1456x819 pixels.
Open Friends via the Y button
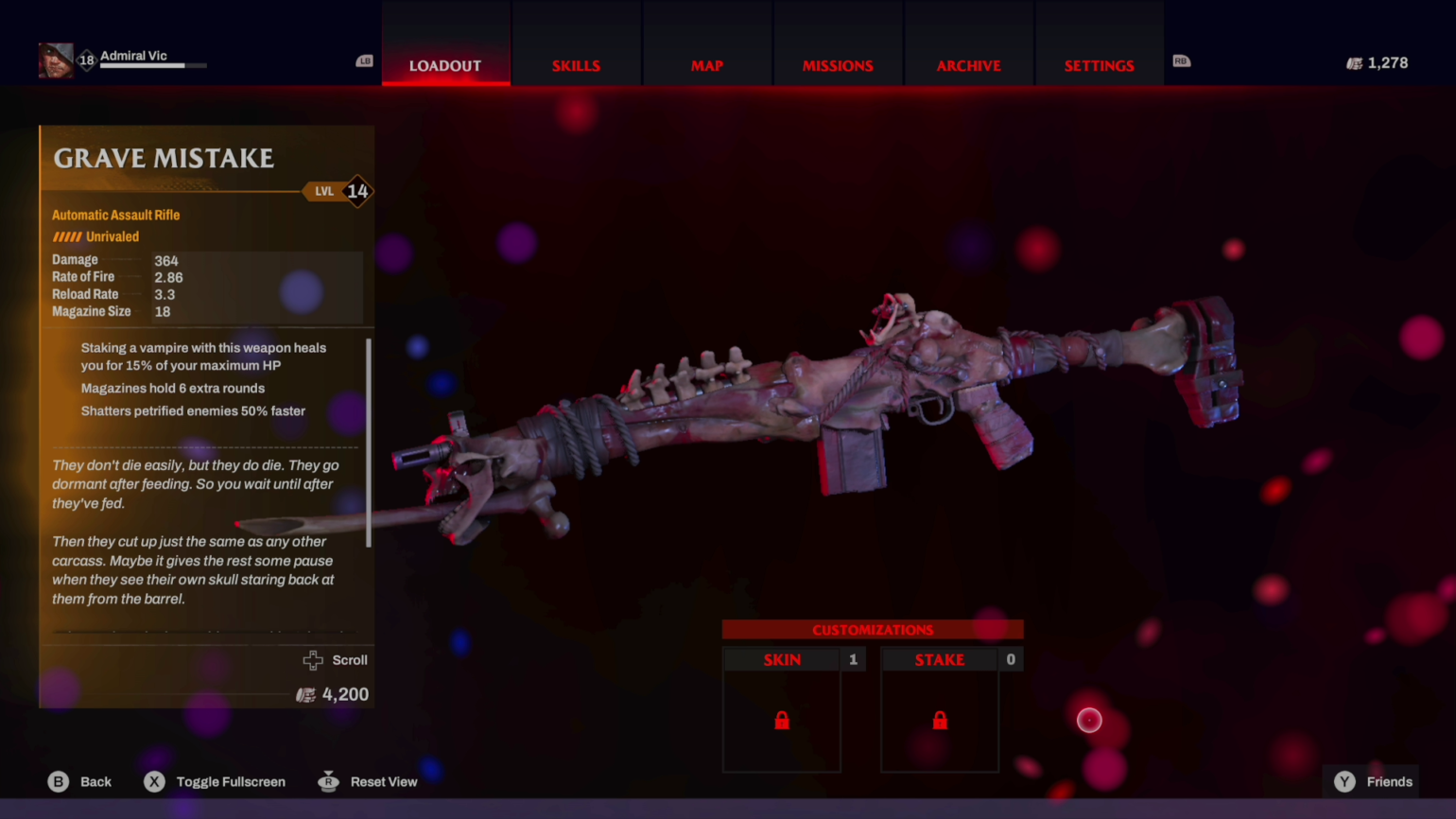pos(1343,781)
